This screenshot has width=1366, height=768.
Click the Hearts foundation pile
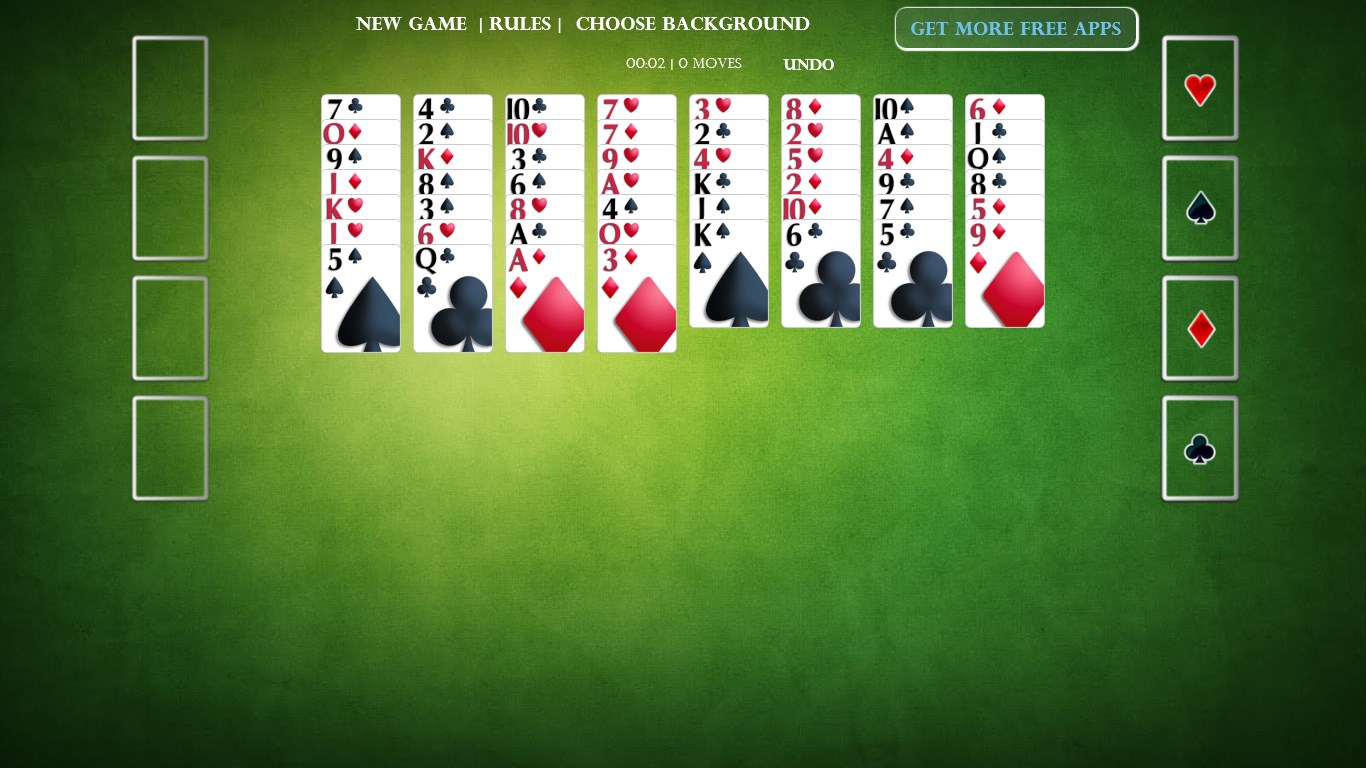(1199, 88)
